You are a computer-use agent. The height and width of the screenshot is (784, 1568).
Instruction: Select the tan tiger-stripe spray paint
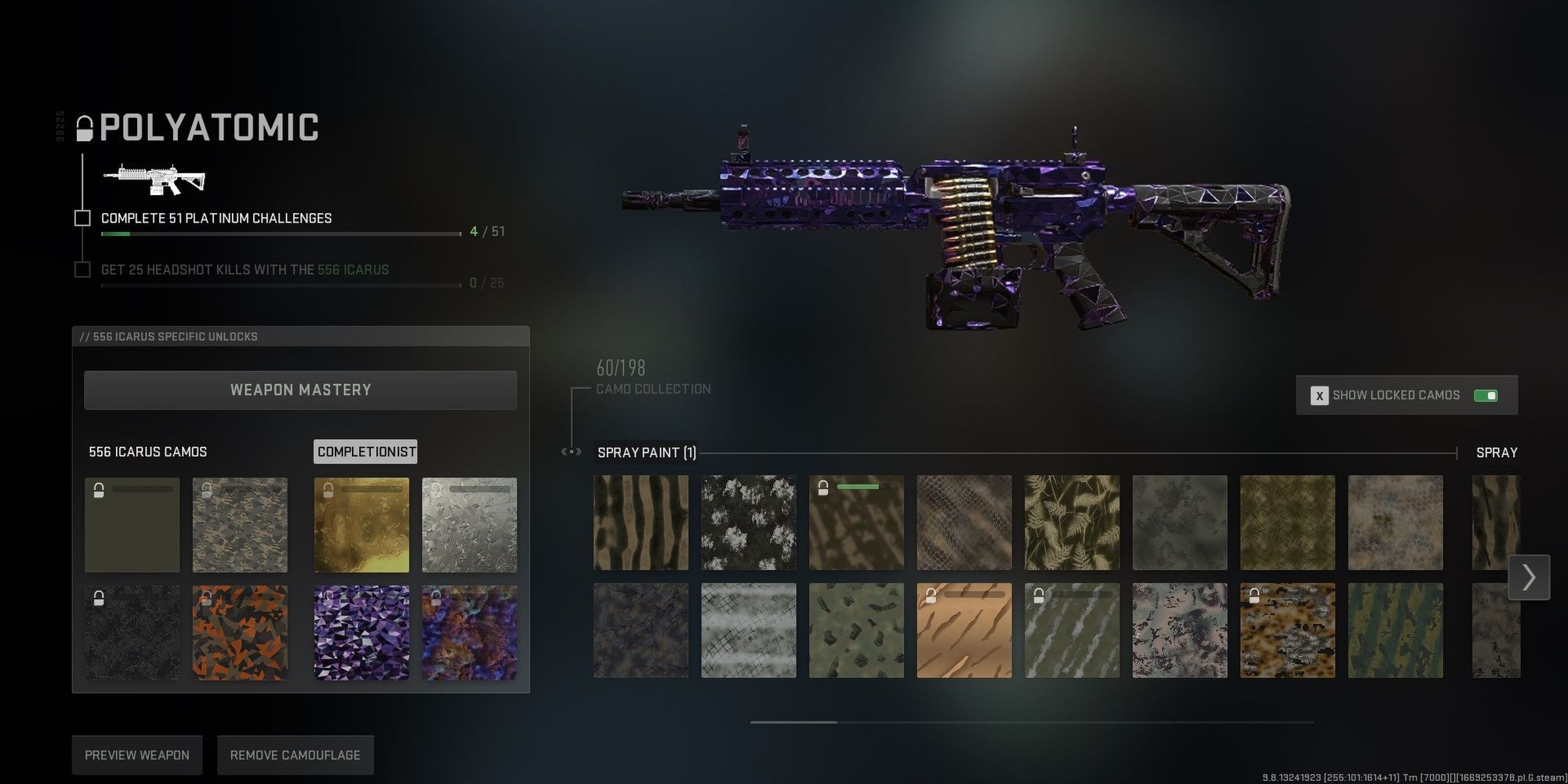[964, 631]
